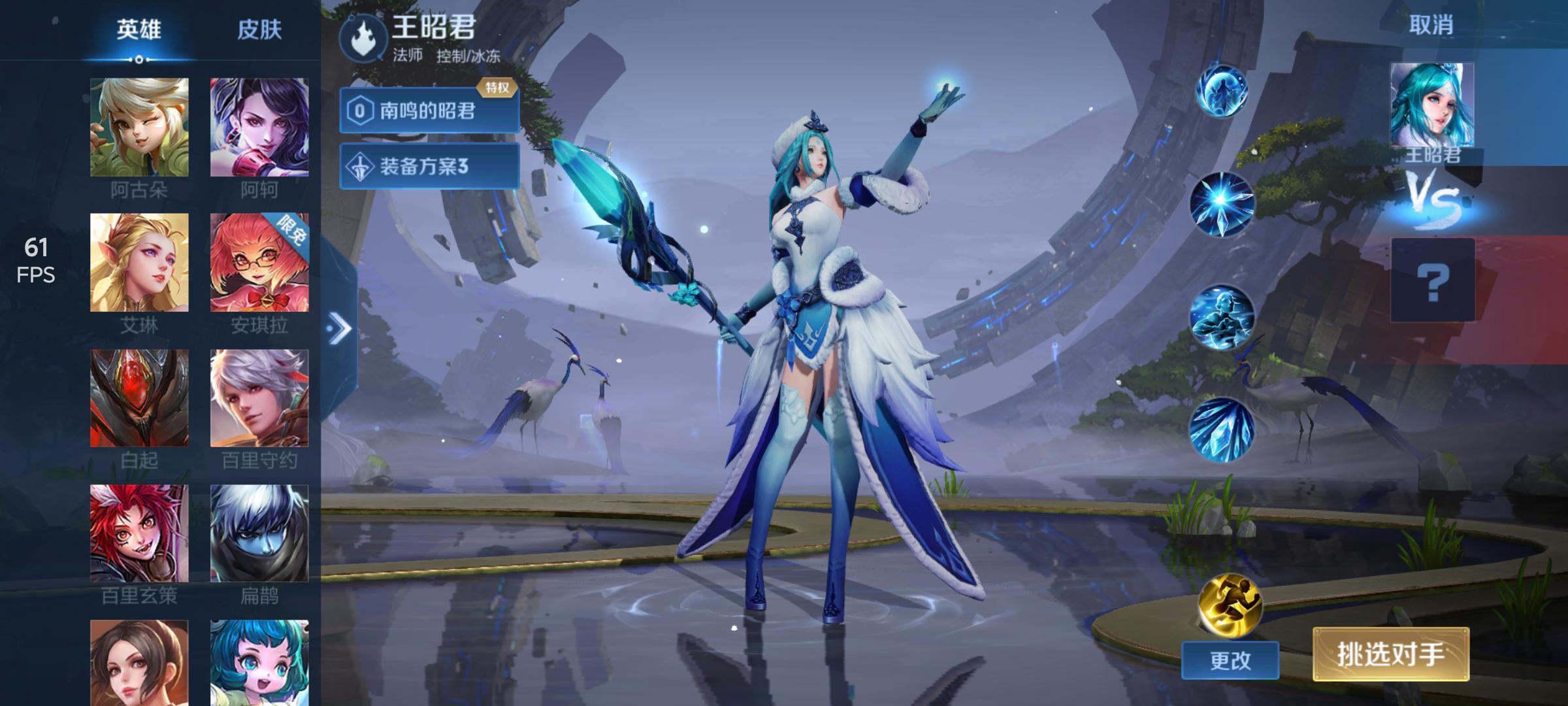Open 装备方案3 equipment plan
Image resolution: width=1568 pixels, height=706 pixels.
(x=429, y=167)
